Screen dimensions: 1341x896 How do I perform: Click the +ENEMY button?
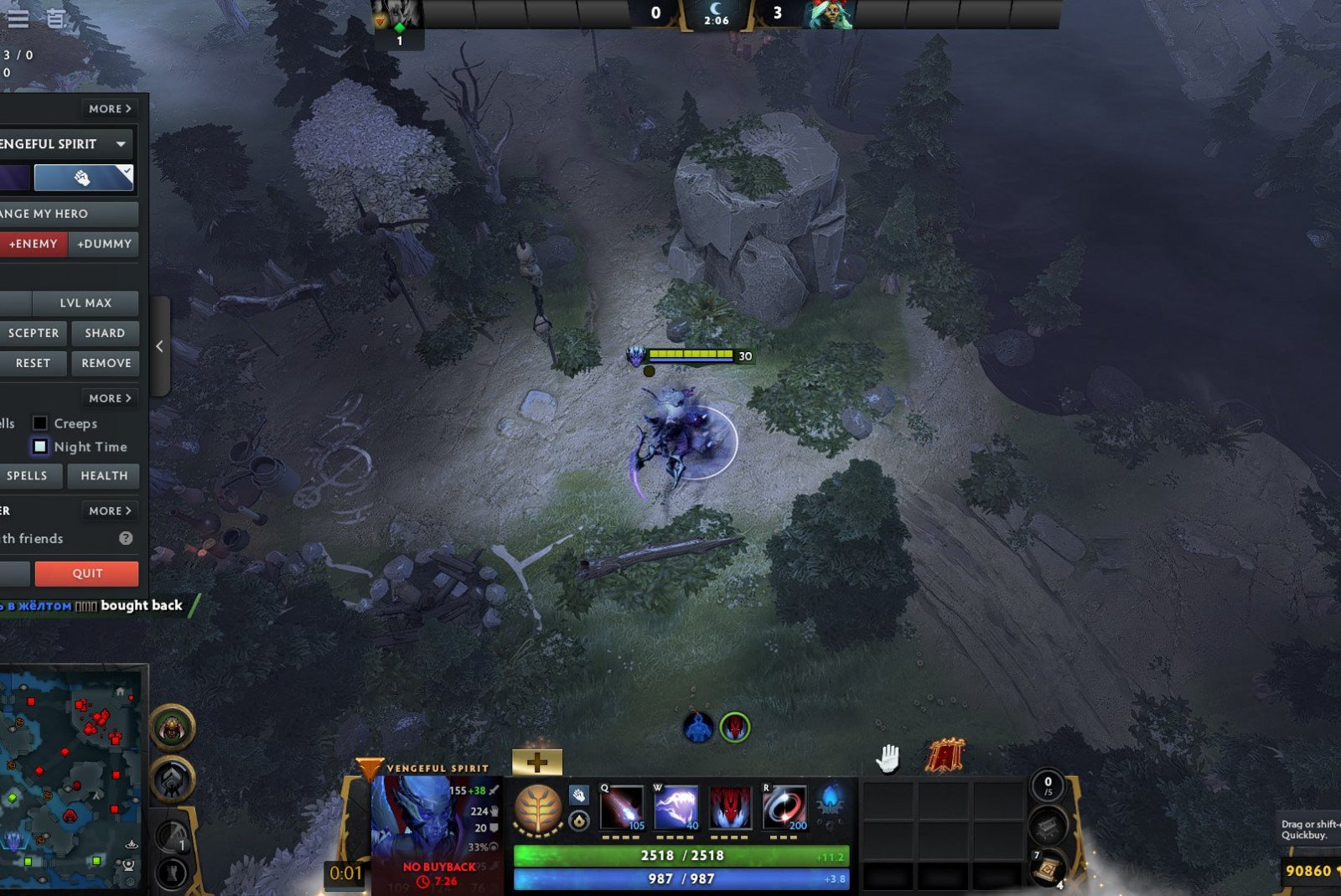click(34, 244)
